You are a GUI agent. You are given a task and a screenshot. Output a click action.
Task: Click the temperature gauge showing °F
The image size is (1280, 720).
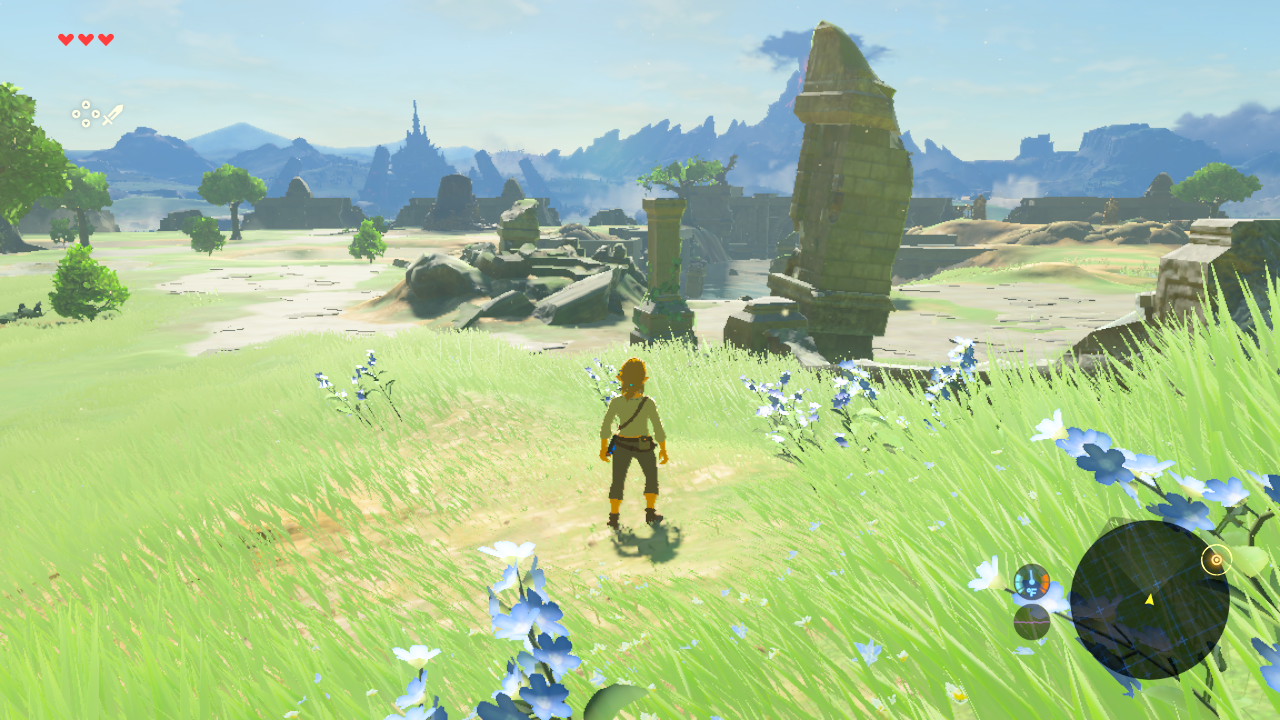coord(1032,583)
